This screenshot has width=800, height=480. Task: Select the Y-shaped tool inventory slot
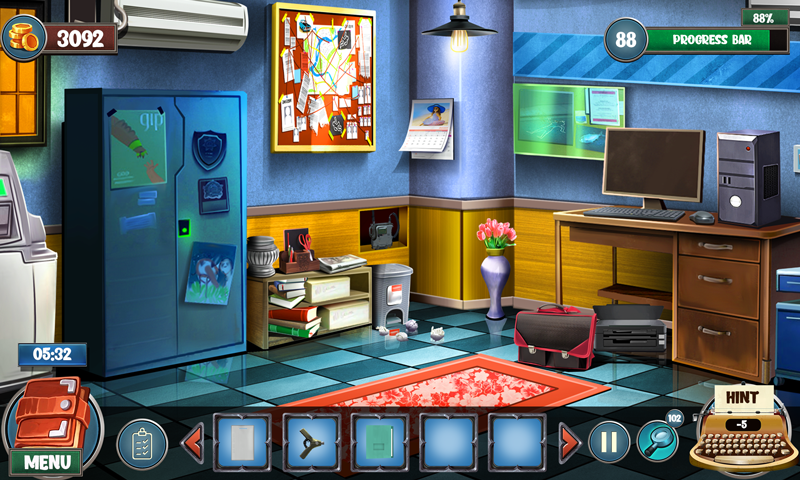tap(310, 441)
